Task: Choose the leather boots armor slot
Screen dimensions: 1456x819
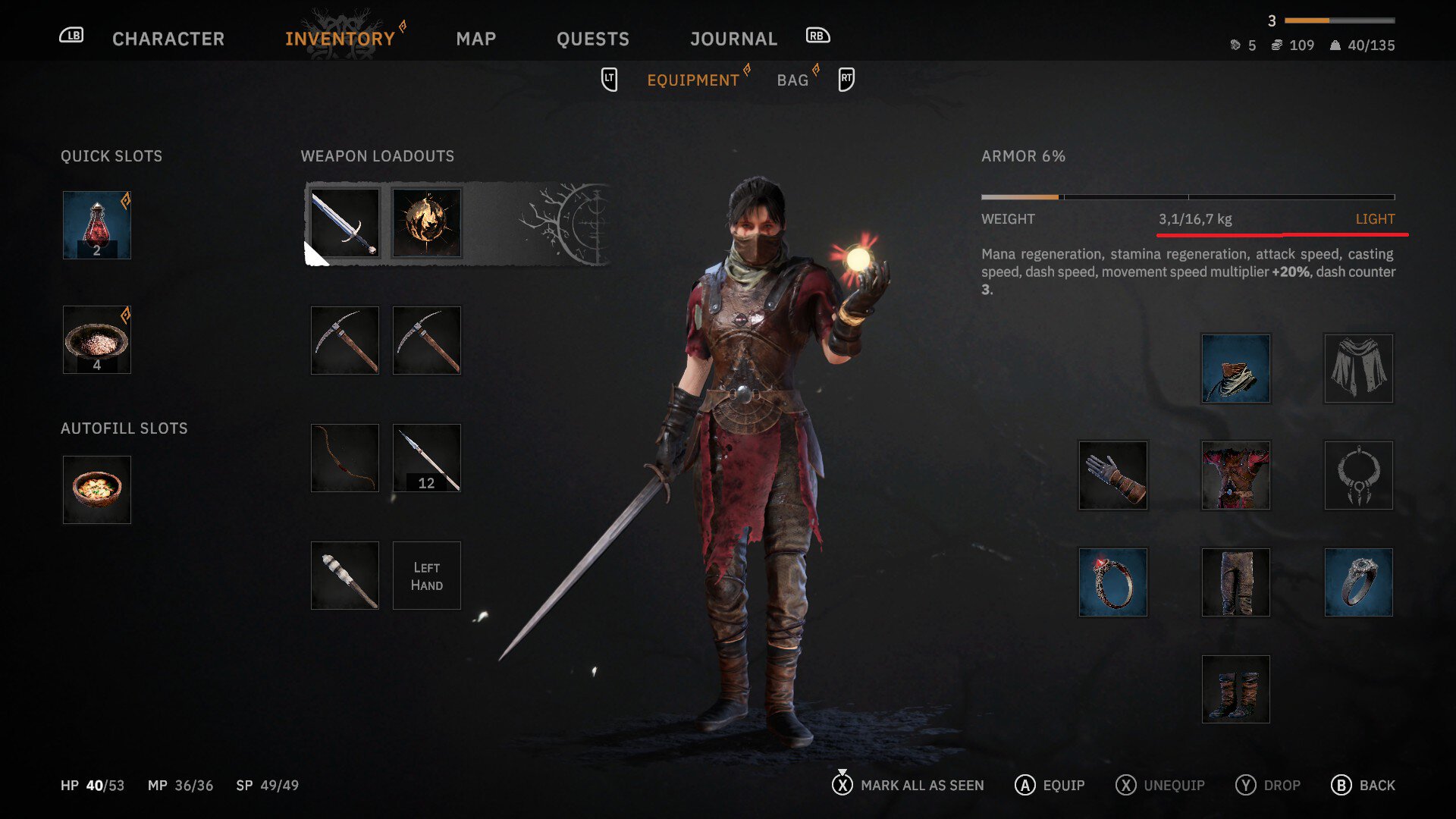Action: pos(1236,689)
